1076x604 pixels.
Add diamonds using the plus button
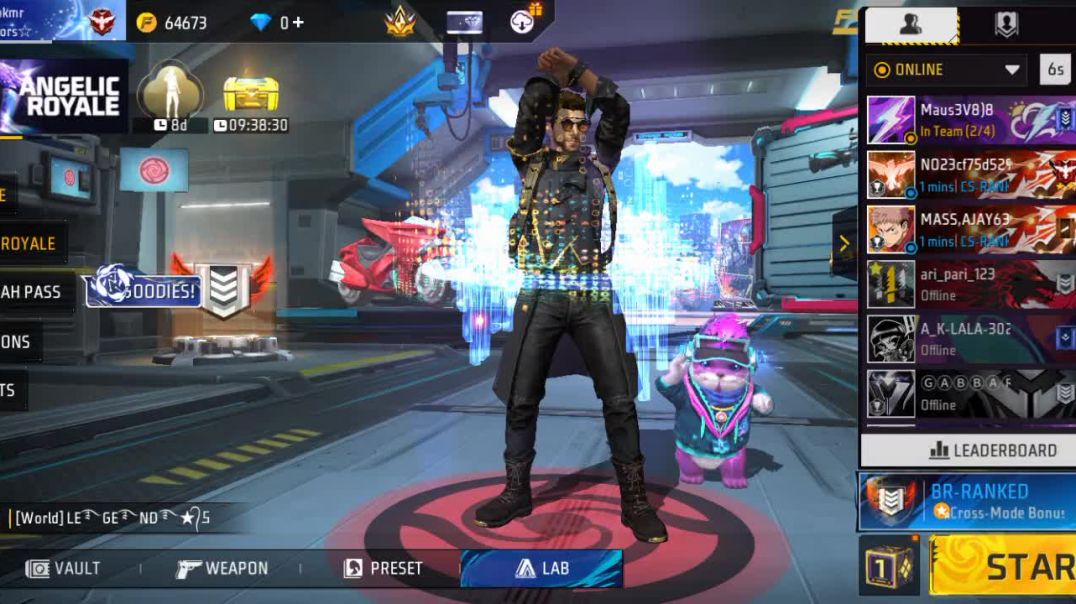tap(297, 22)
